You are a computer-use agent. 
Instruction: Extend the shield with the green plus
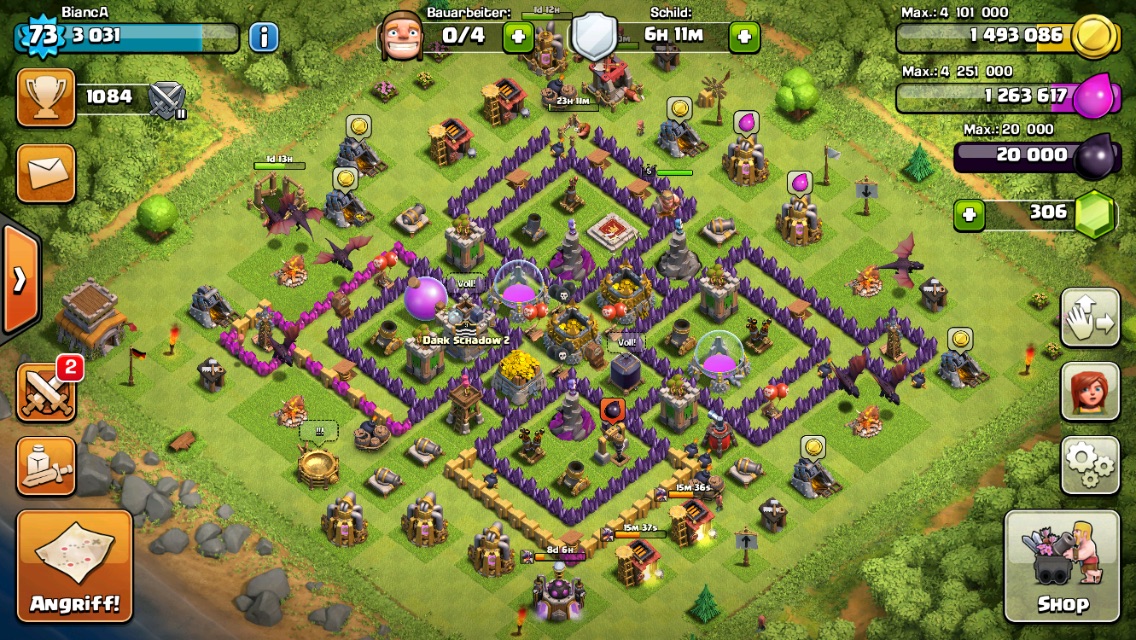(x=743, y=37)
